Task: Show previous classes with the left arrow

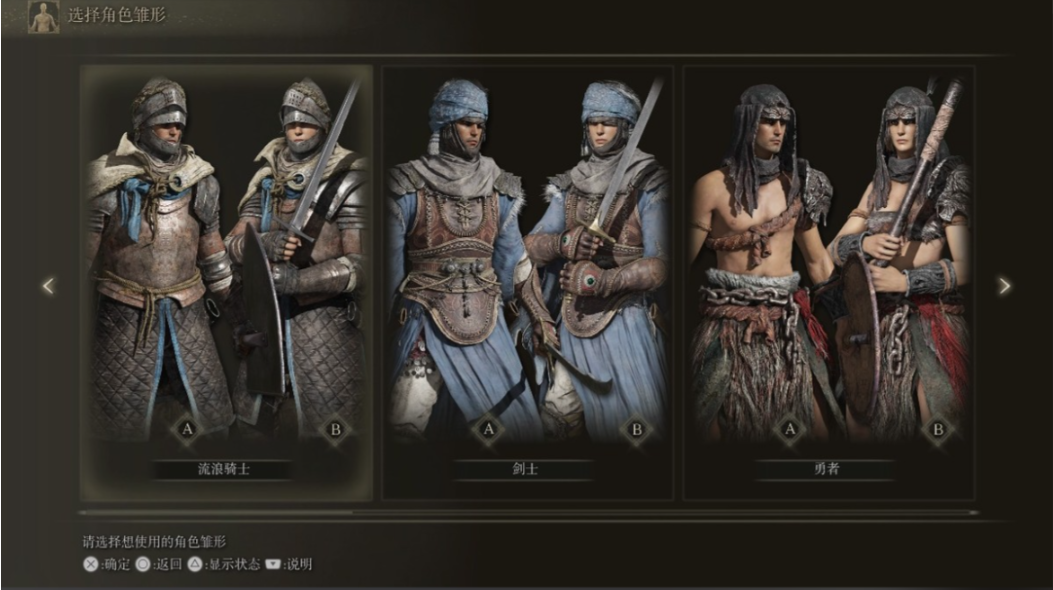Action: 47,287
